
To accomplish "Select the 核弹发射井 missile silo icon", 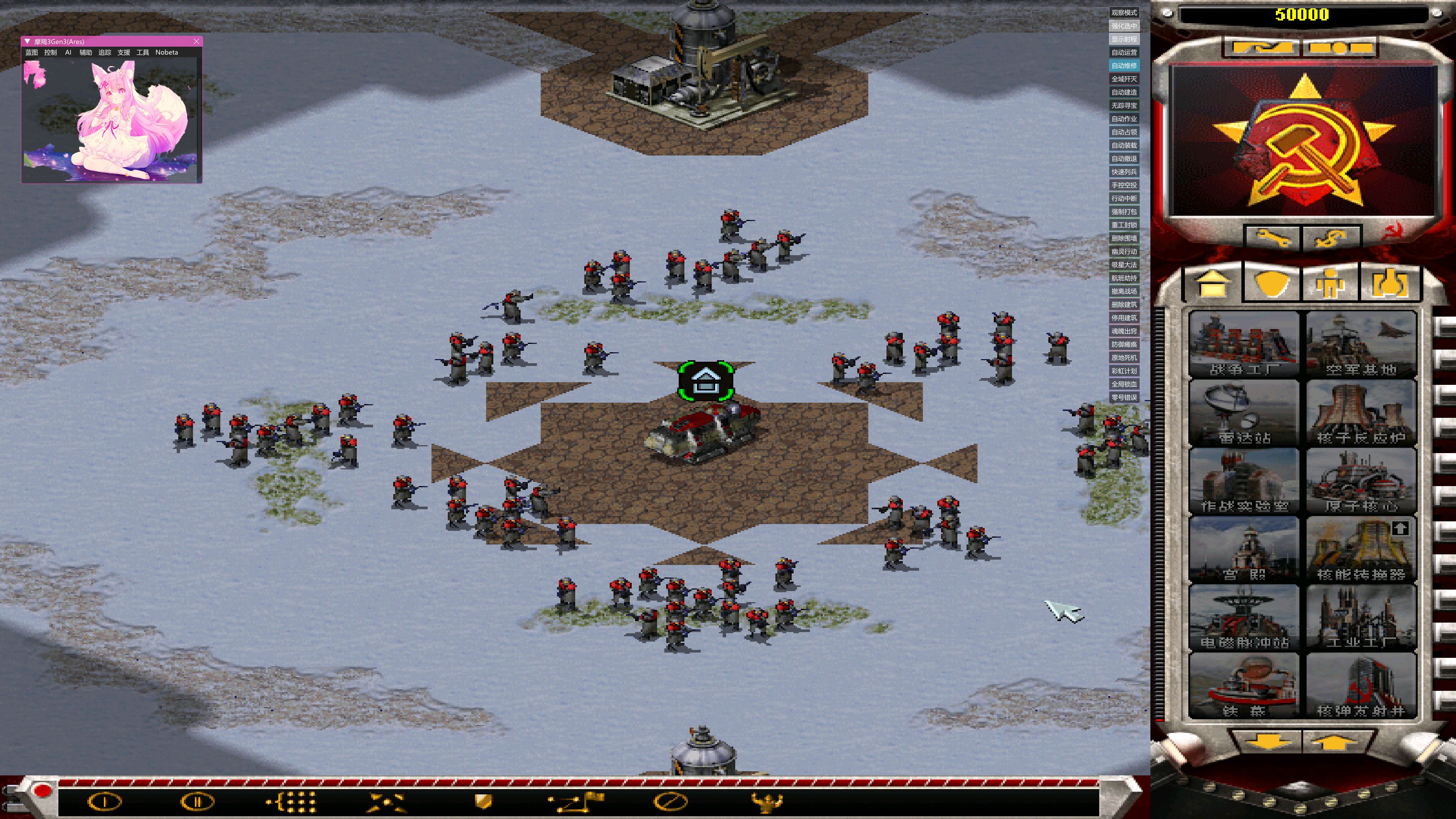I will click(1360, 686).
